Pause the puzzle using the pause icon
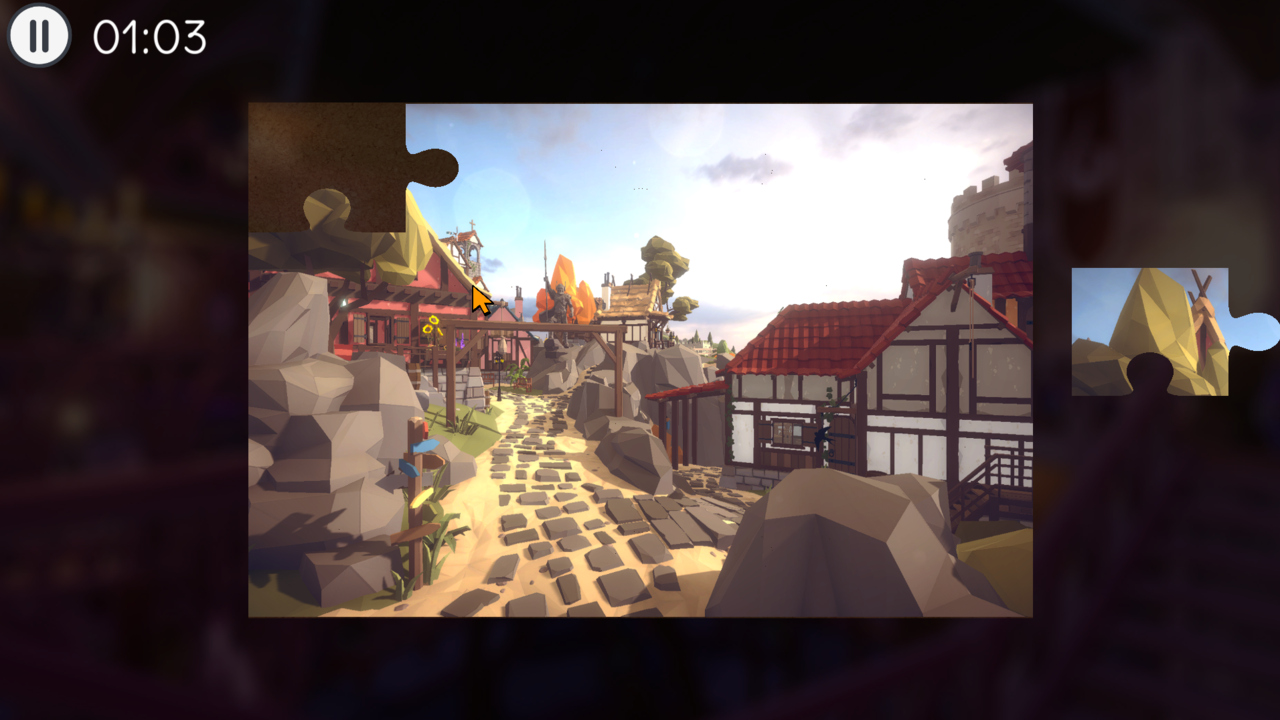This screenshot has width=1280, height=720. tap(38, 38)
